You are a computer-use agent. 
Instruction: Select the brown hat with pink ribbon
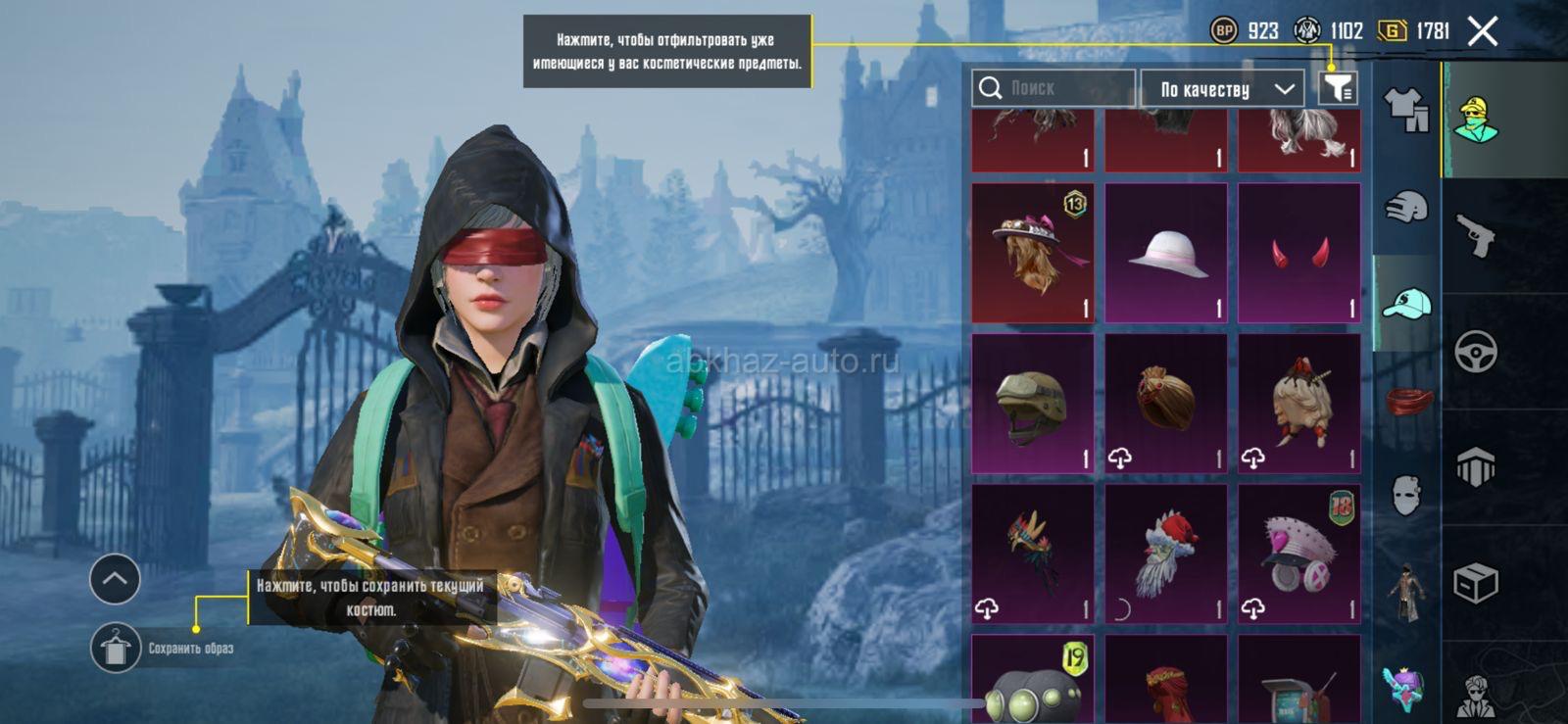coord(1032,253)
